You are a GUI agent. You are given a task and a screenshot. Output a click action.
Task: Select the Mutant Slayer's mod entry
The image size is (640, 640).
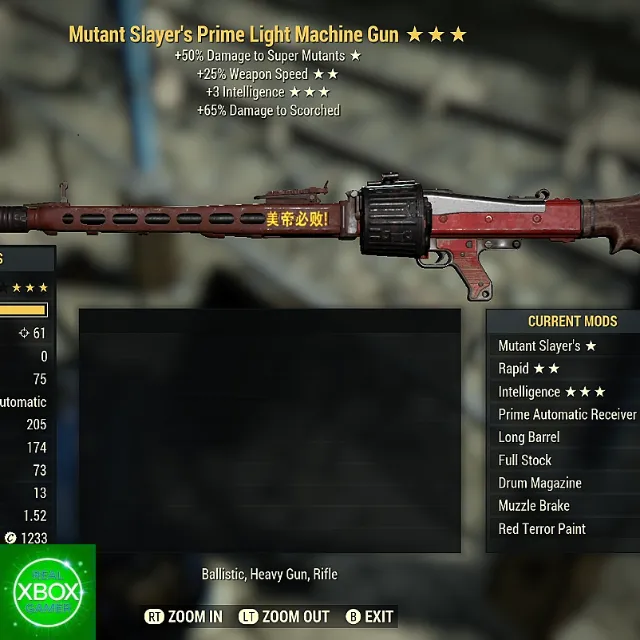coord(547,346)
